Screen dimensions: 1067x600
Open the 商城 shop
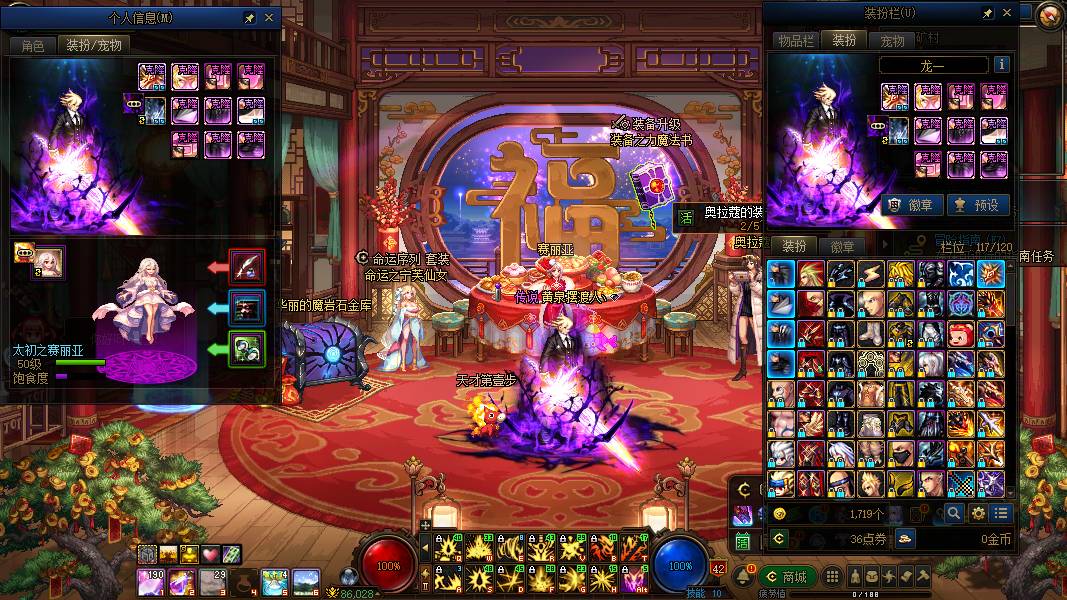pos(786,577)
